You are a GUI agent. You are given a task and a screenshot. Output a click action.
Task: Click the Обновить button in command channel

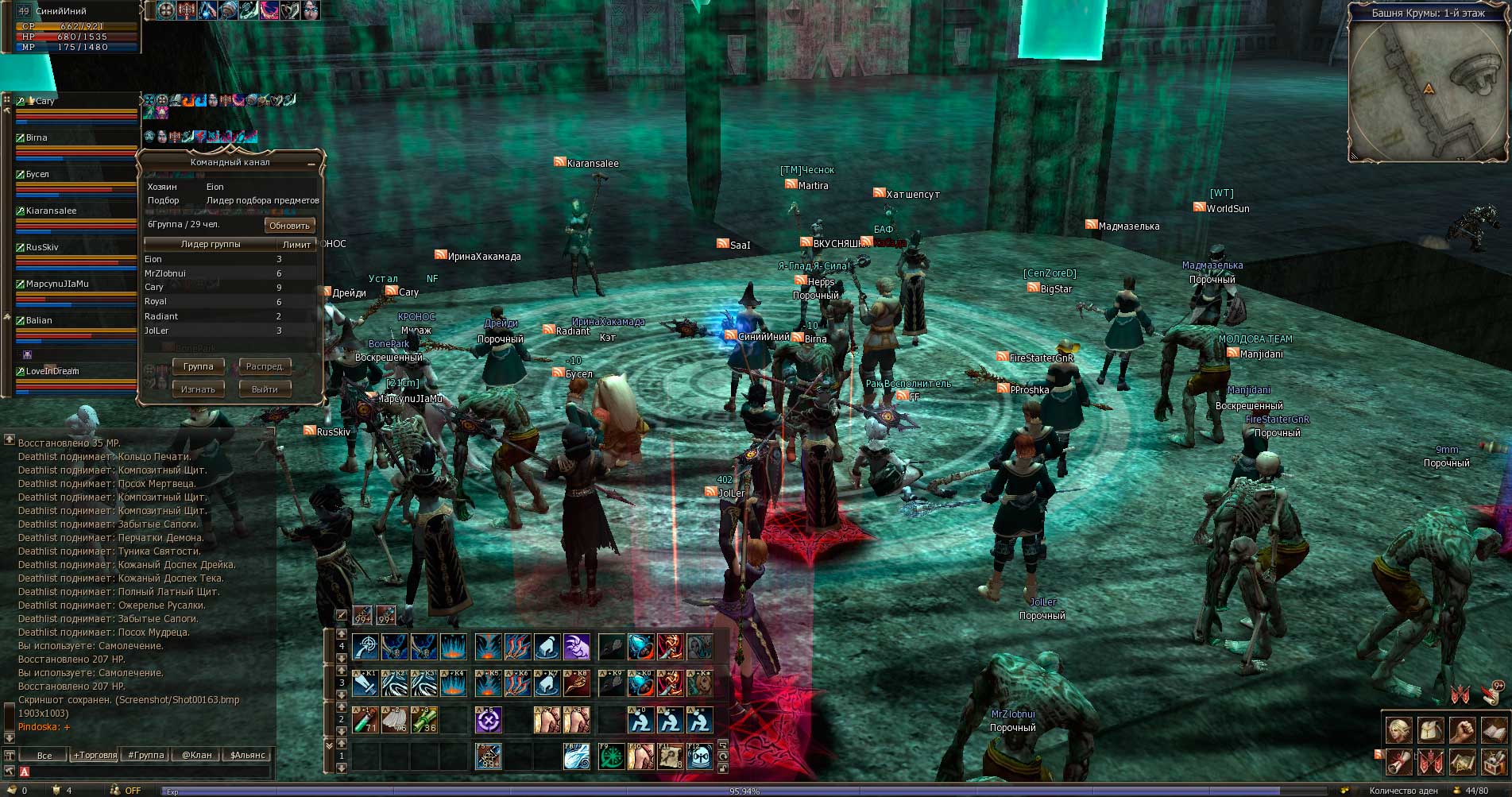coord(289,226)
